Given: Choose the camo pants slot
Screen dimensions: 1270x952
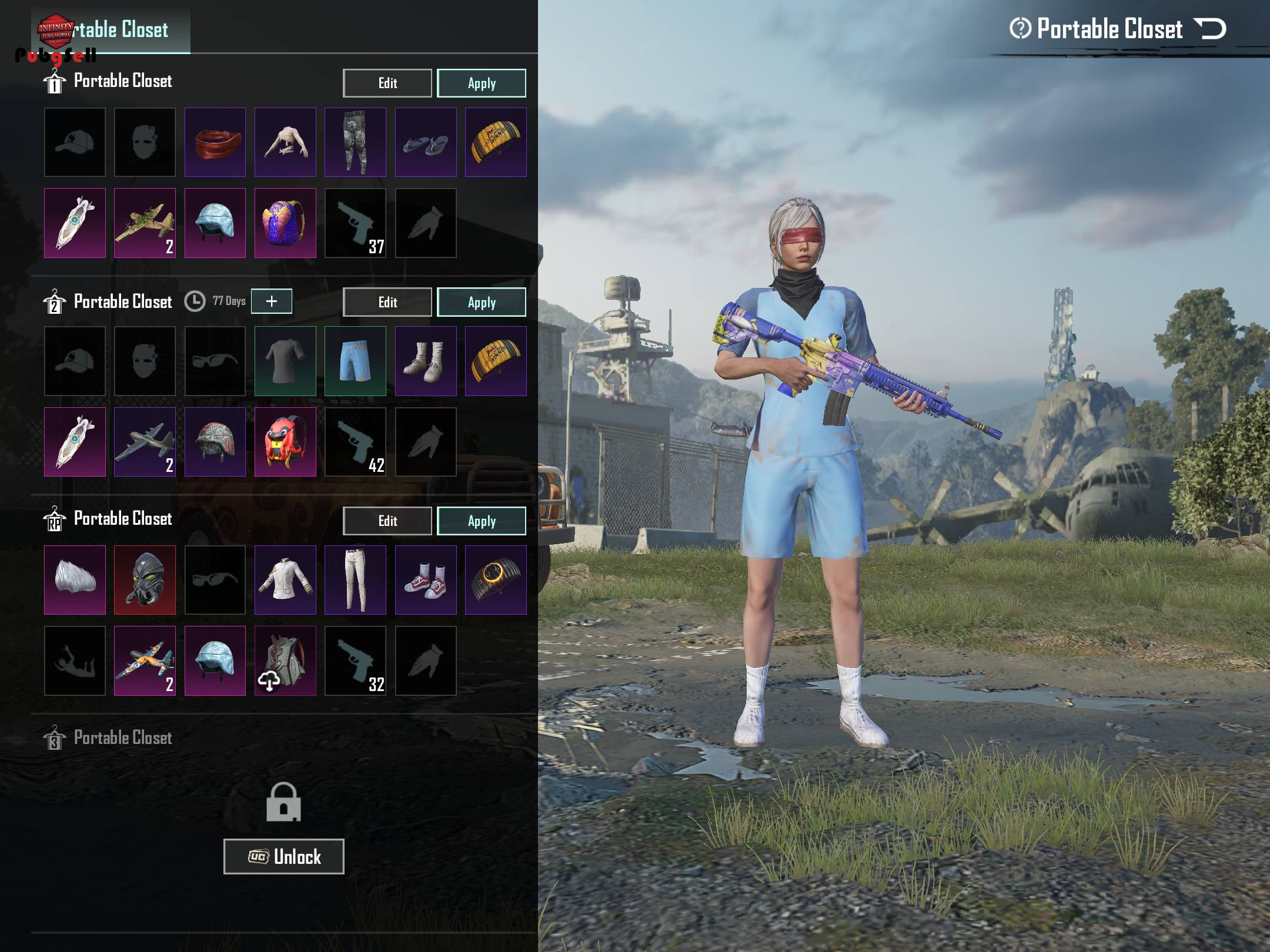Looking at the screenshot, I should (355, 142).
